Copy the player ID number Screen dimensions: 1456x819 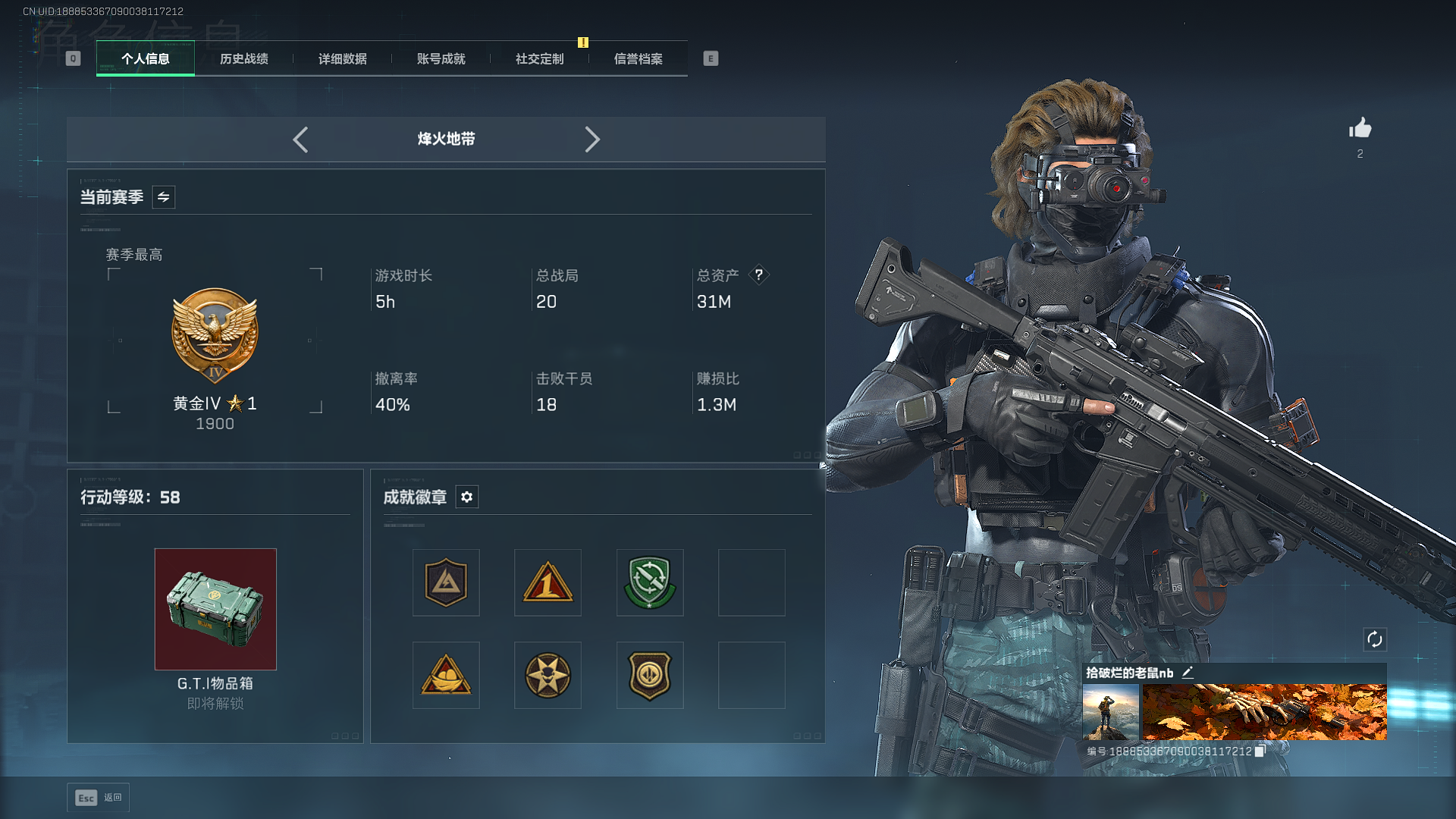[1260, 751]
